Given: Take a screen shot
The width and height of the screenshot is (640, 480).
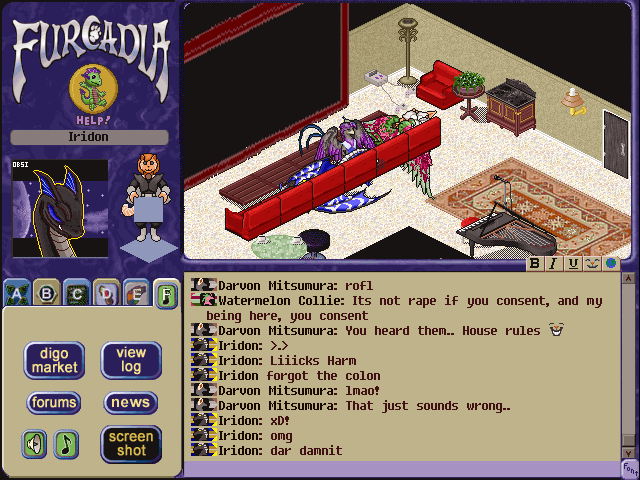Looking at the screenshot, I should pos(131,443).
